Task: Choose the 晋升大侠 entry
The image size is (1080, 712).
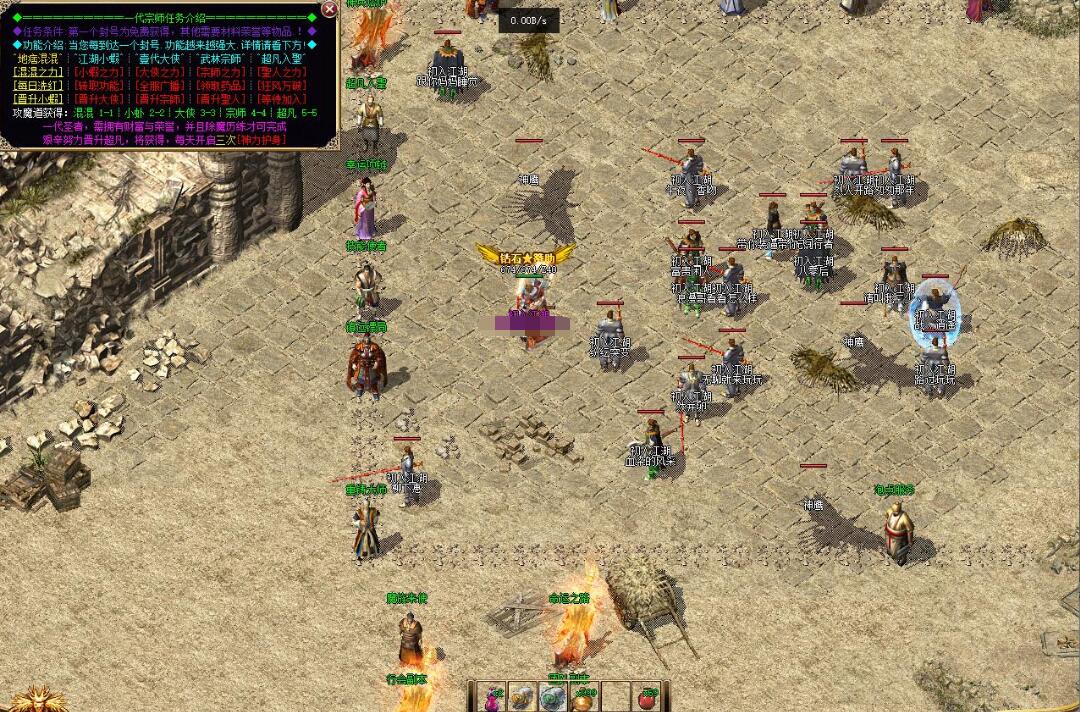Action: 98,98
